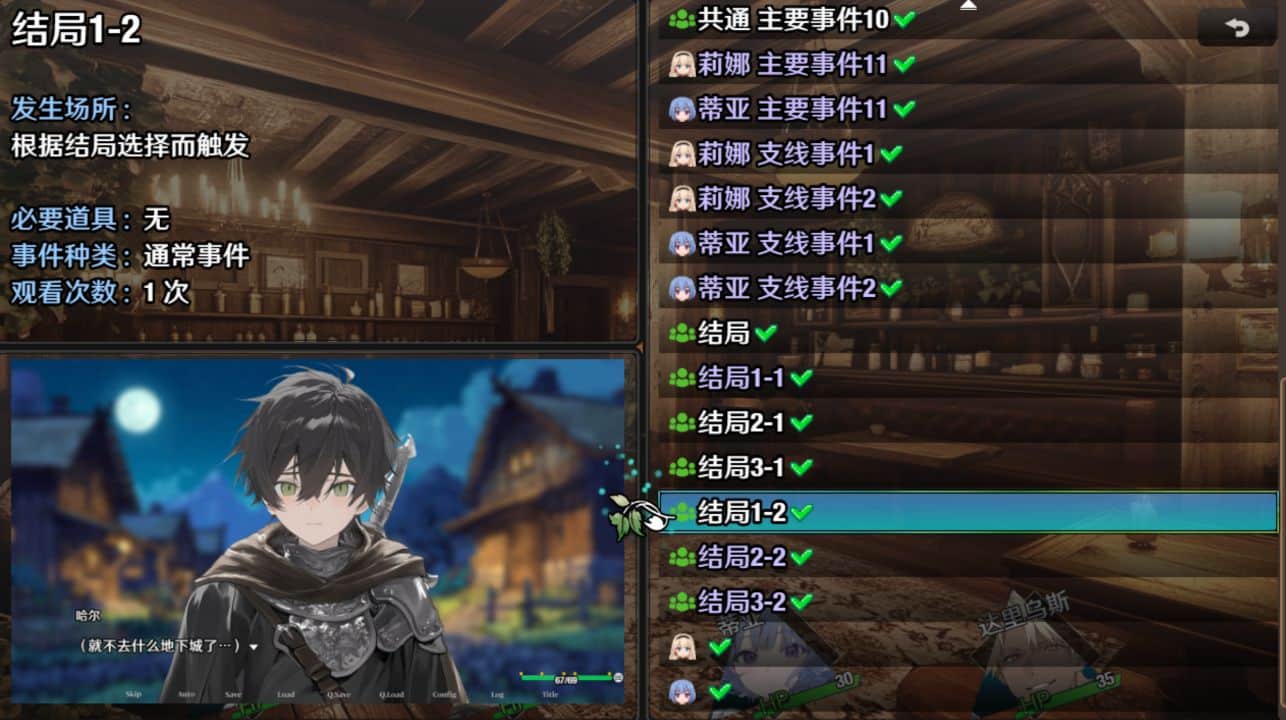Open the plain 结局 entry
Image resolution: width=1286 pixels, height=720 pixels.
723,333
